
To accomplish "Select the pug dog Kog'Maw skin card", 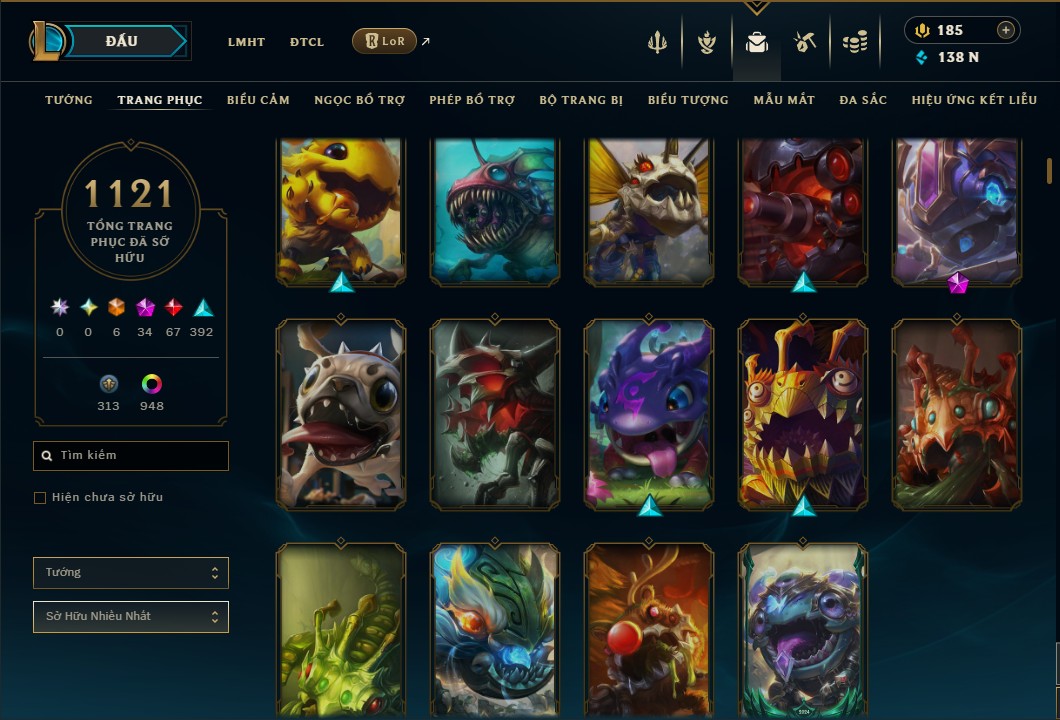I will point(341,414).
